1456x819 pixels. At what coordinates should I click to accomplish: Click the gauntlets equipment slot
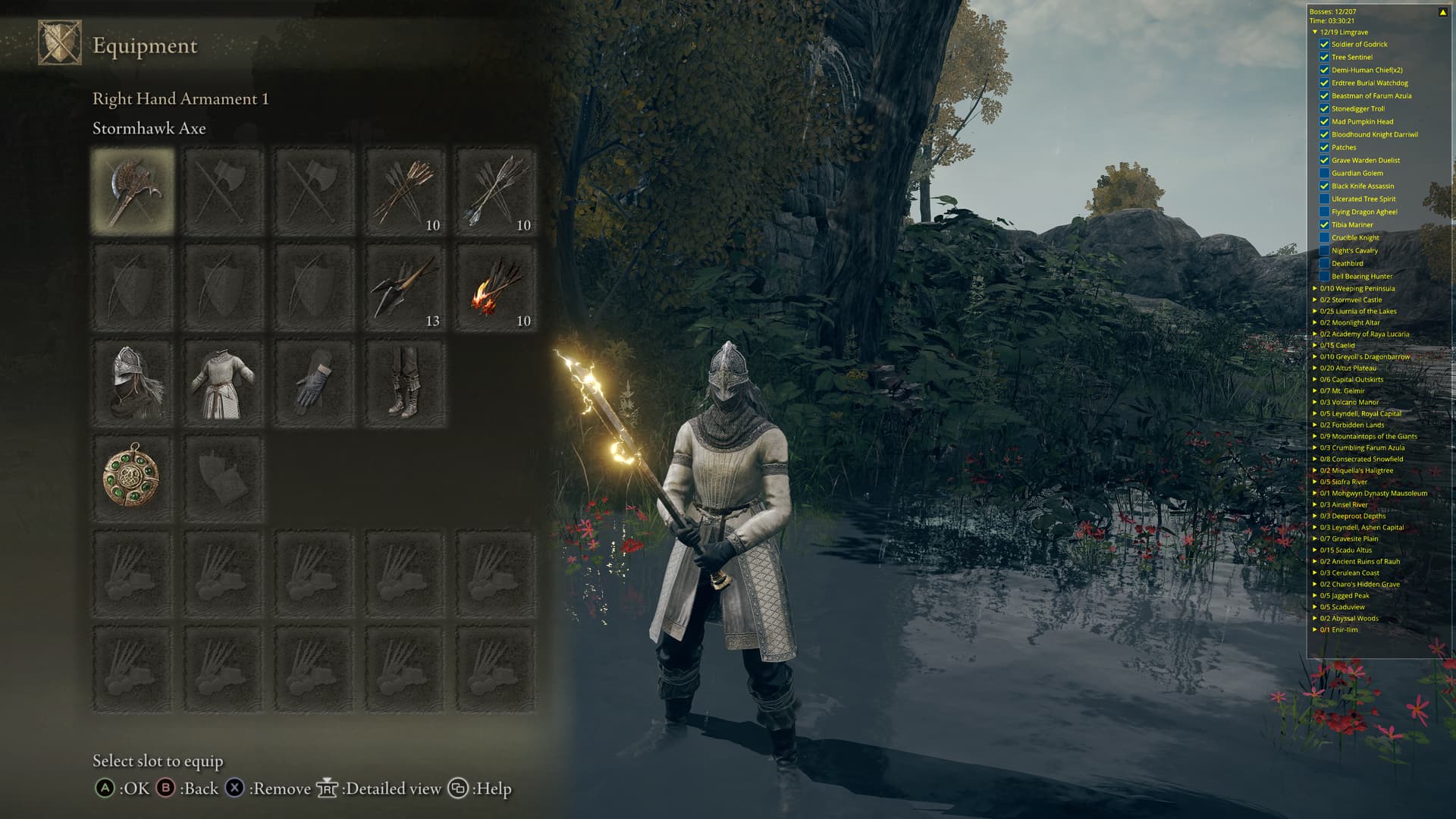tap(314, 383)
